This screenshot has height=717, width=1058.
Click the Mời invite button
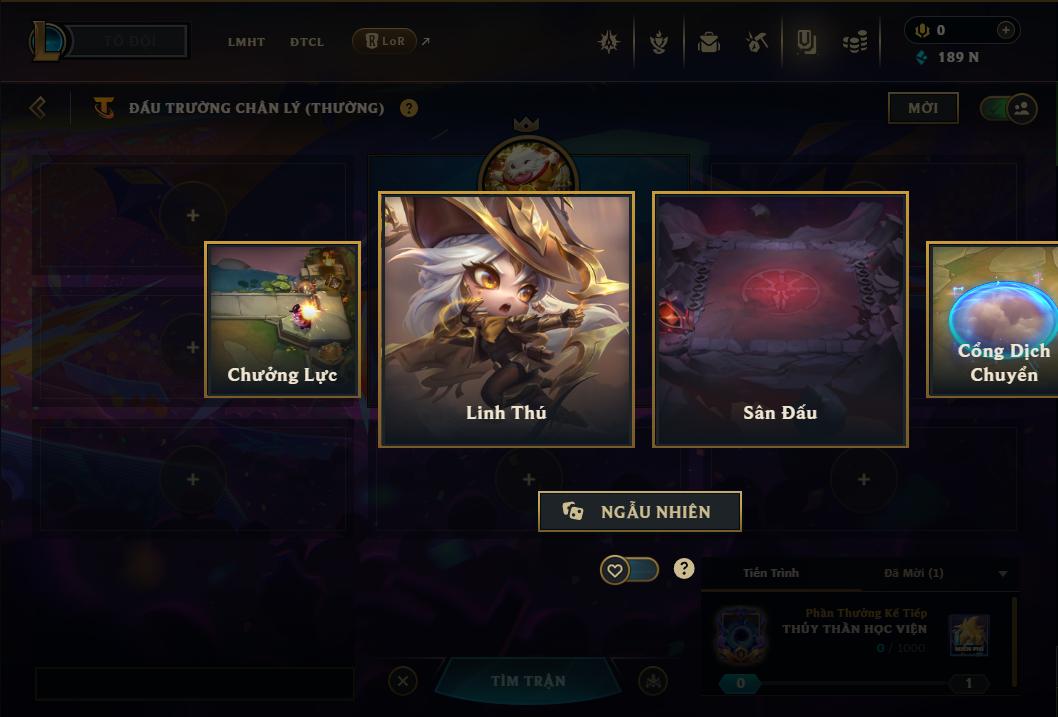tap(923, 108)
